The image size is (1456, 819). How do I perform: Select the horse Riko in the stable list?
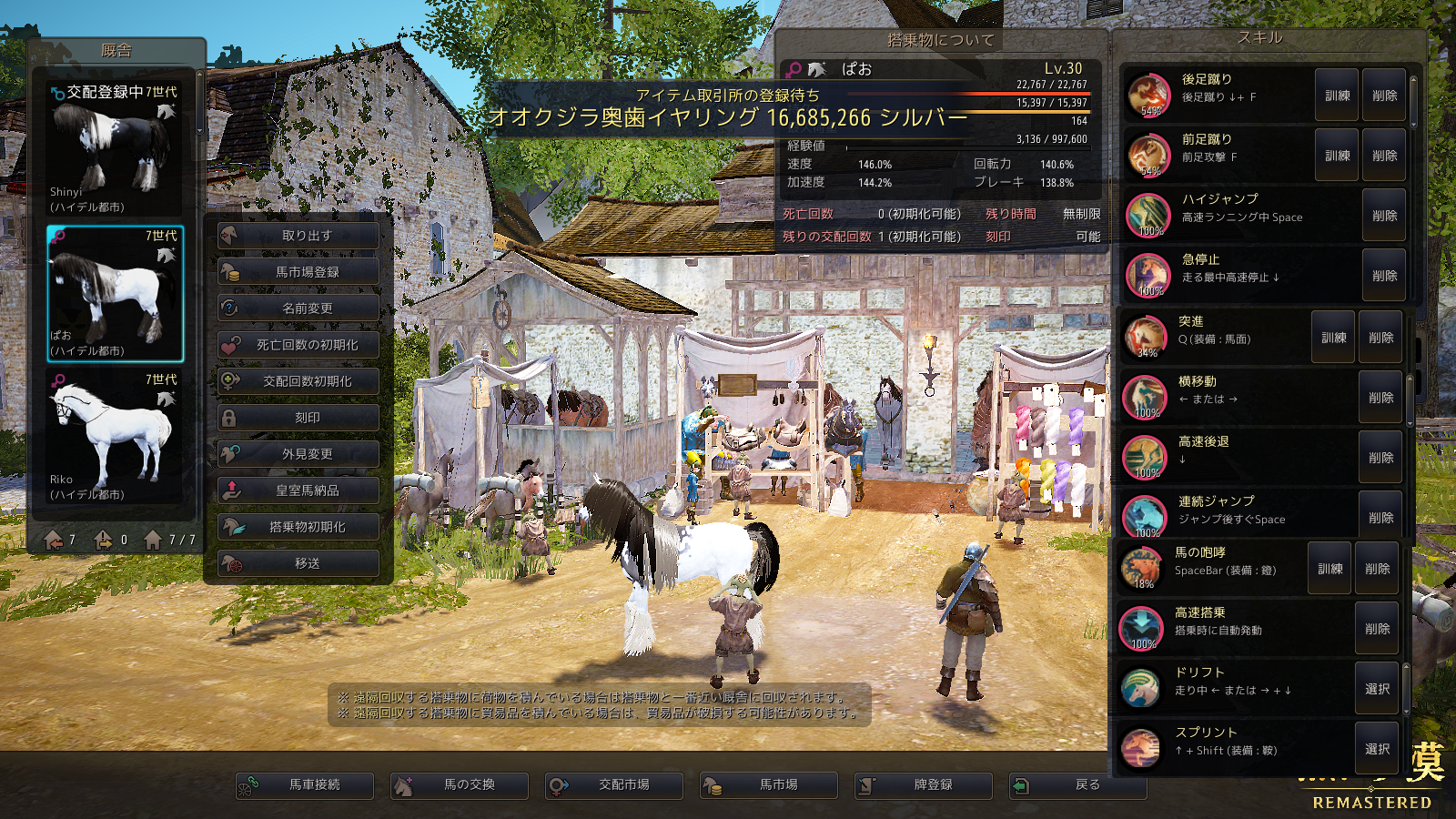pyautogui.click(x=115, y=437)
